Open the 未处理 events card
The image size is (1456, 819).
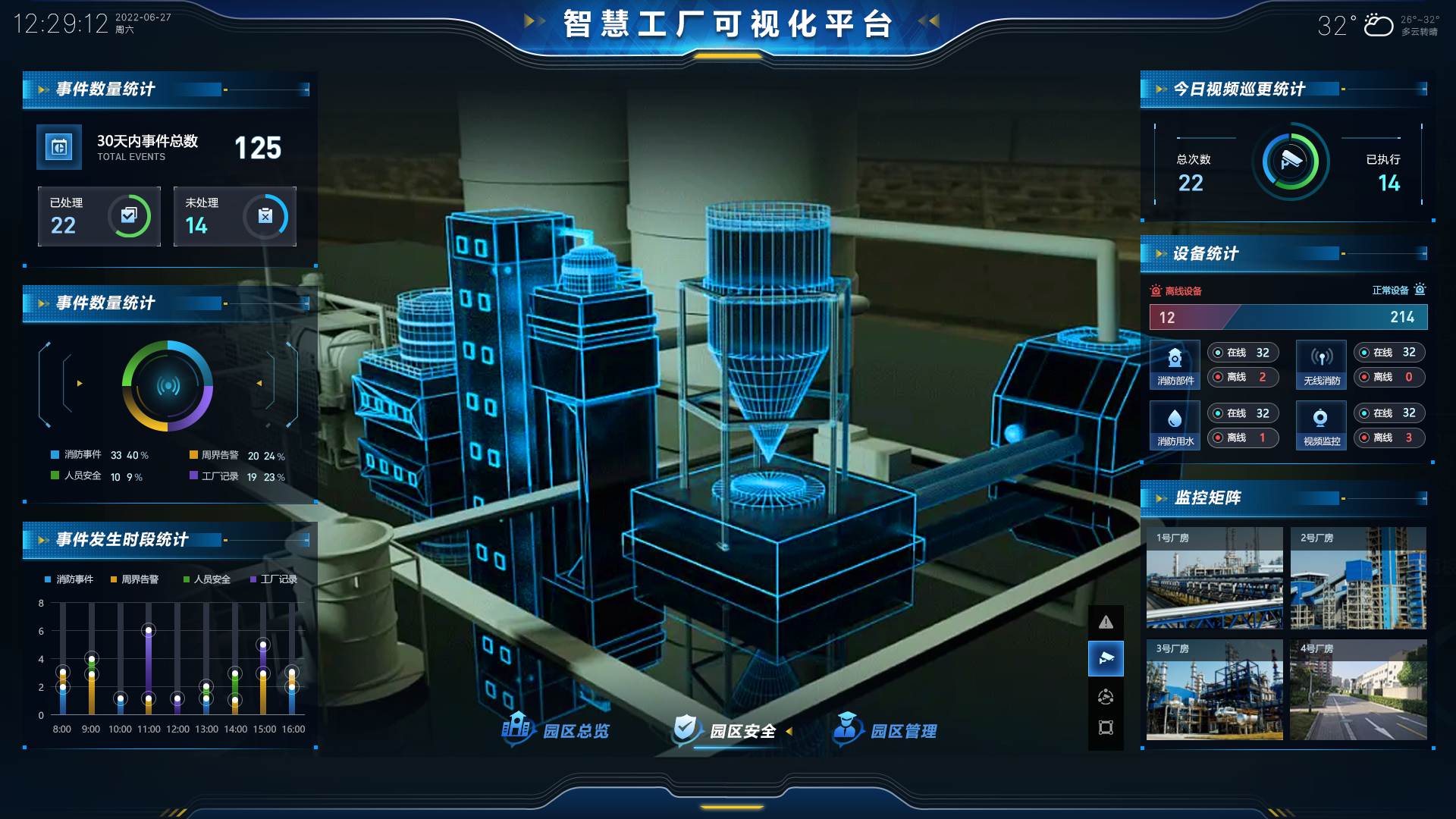point(234,216)
